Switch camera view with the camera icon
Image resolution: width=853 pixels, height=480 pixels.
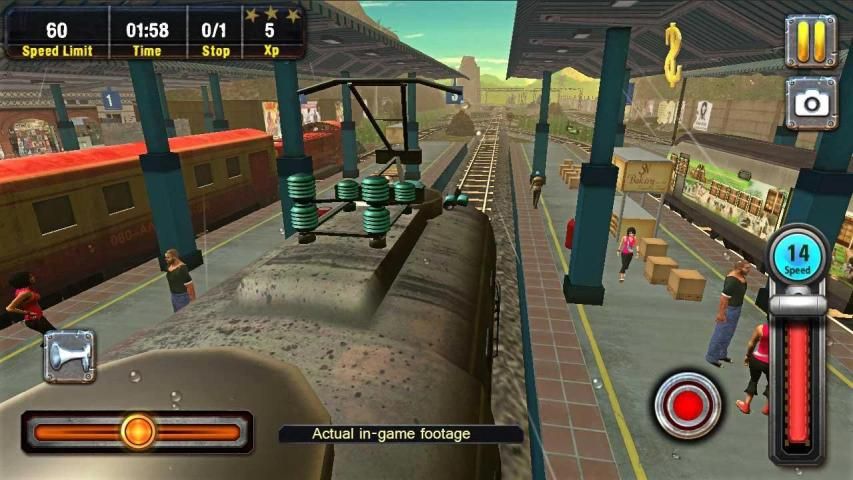point(810,102)
